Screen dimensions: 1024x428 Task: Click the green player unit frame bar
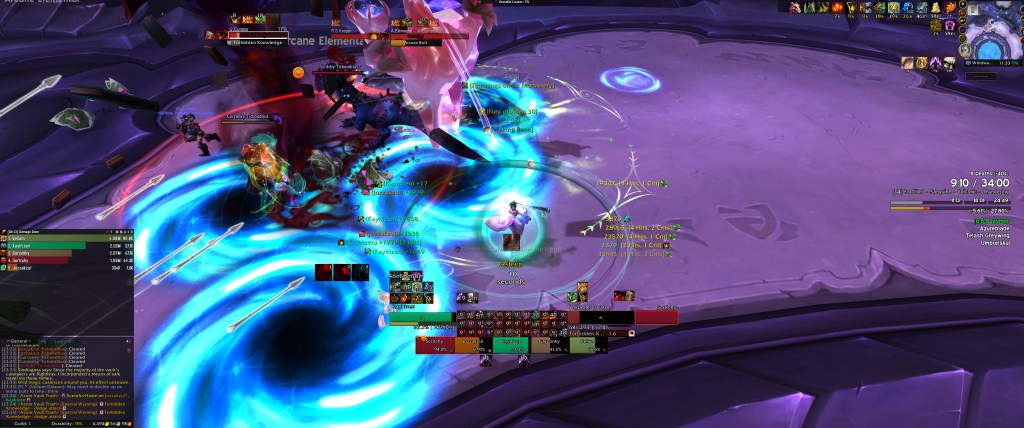click(422, 316)
